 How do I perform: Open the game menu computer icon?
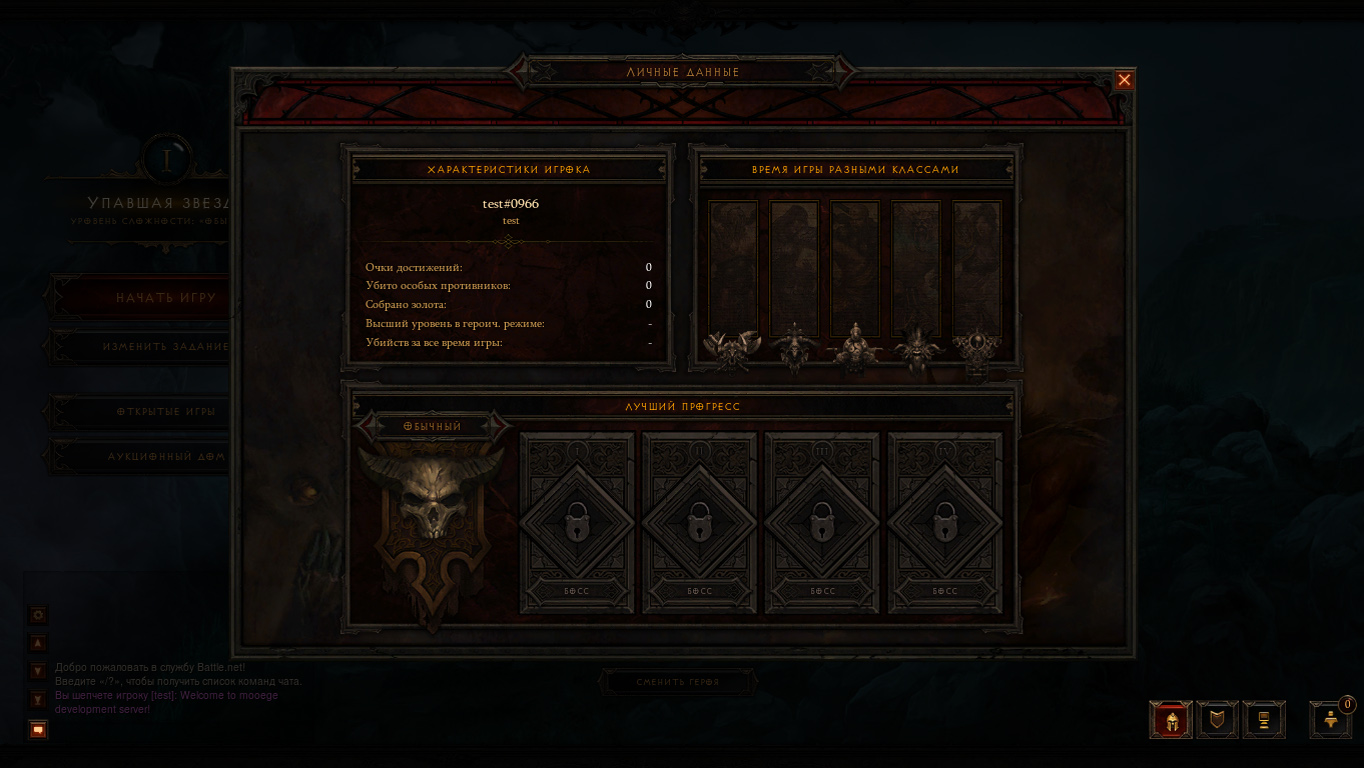(x=1264, y=719)
